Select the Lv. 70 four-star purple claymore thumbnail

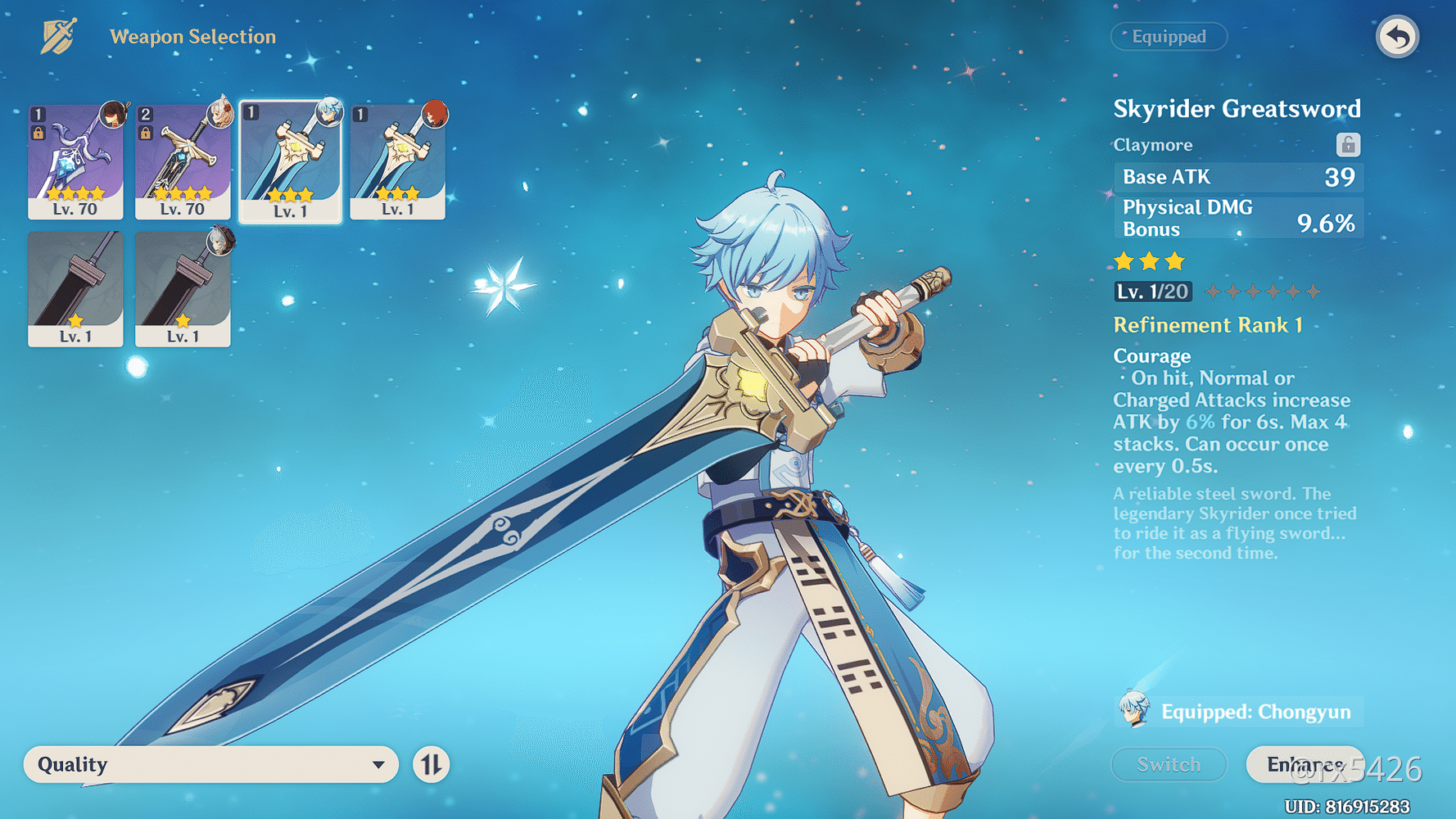click(75, 160)
